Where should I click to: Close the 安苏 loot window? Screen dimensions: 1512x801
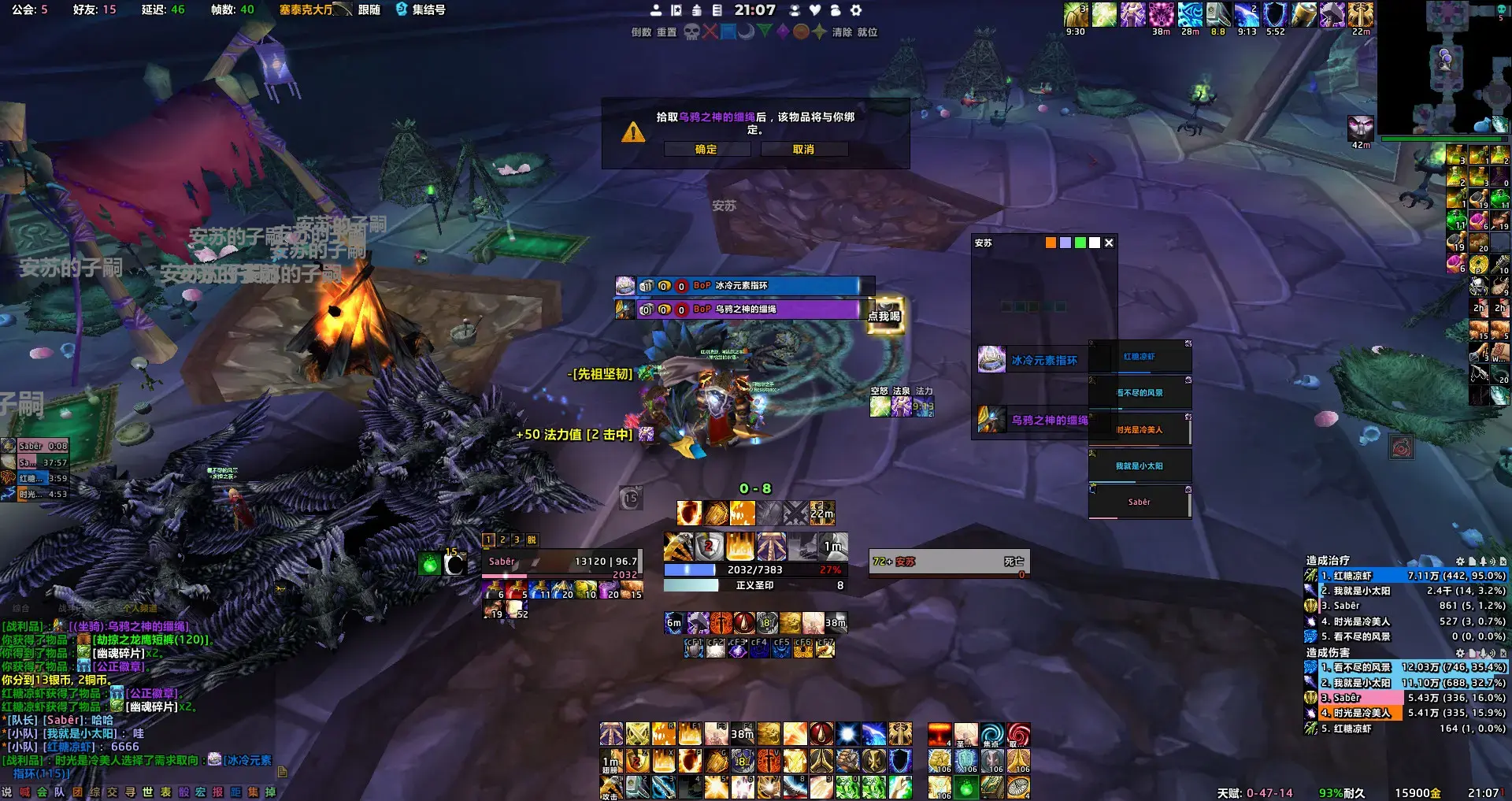click(1109, 243)
